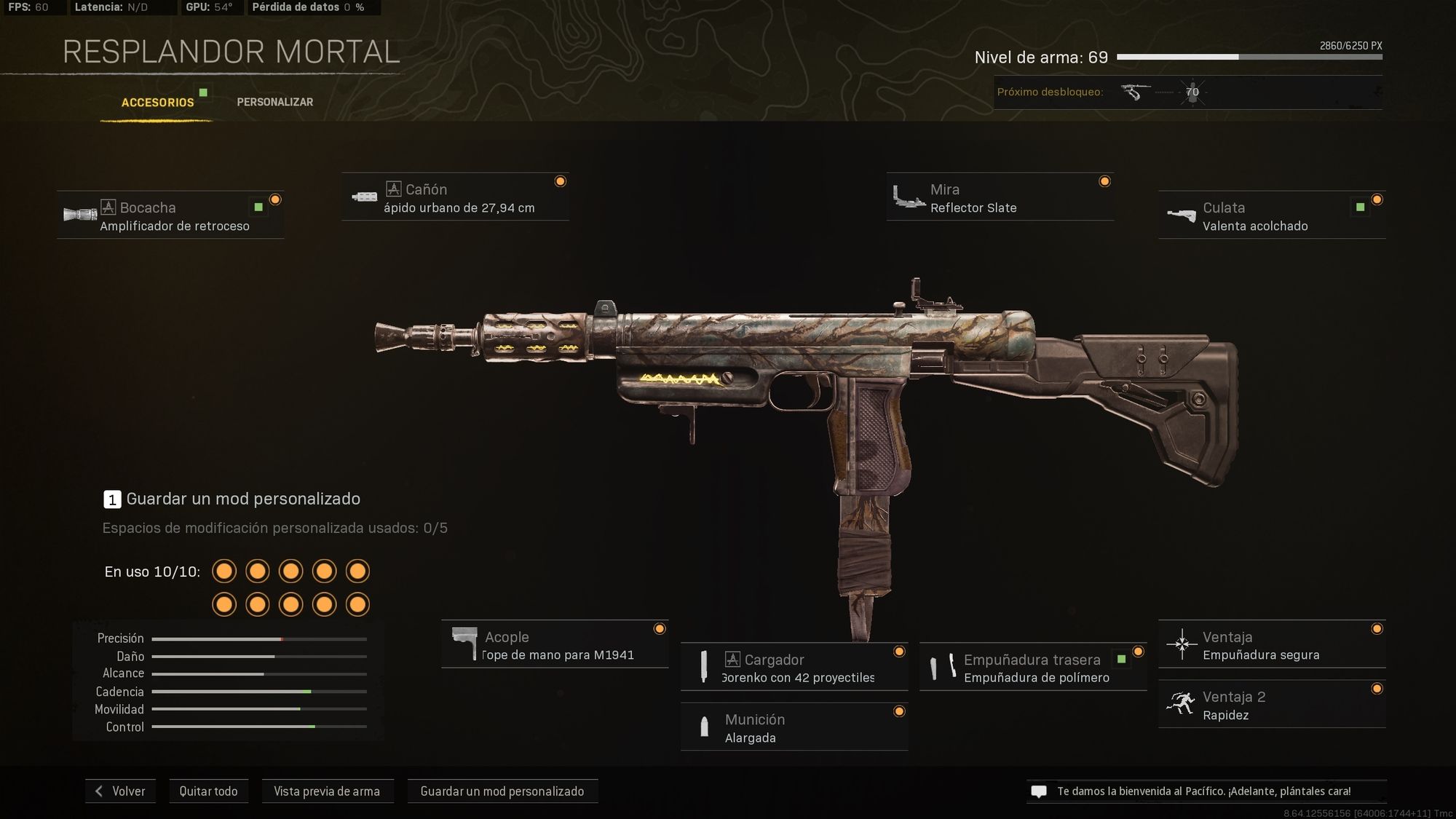Click the weapon level progress bar
The height and width of the screenshot is (819, 1456).
(x=1249, y=57)
